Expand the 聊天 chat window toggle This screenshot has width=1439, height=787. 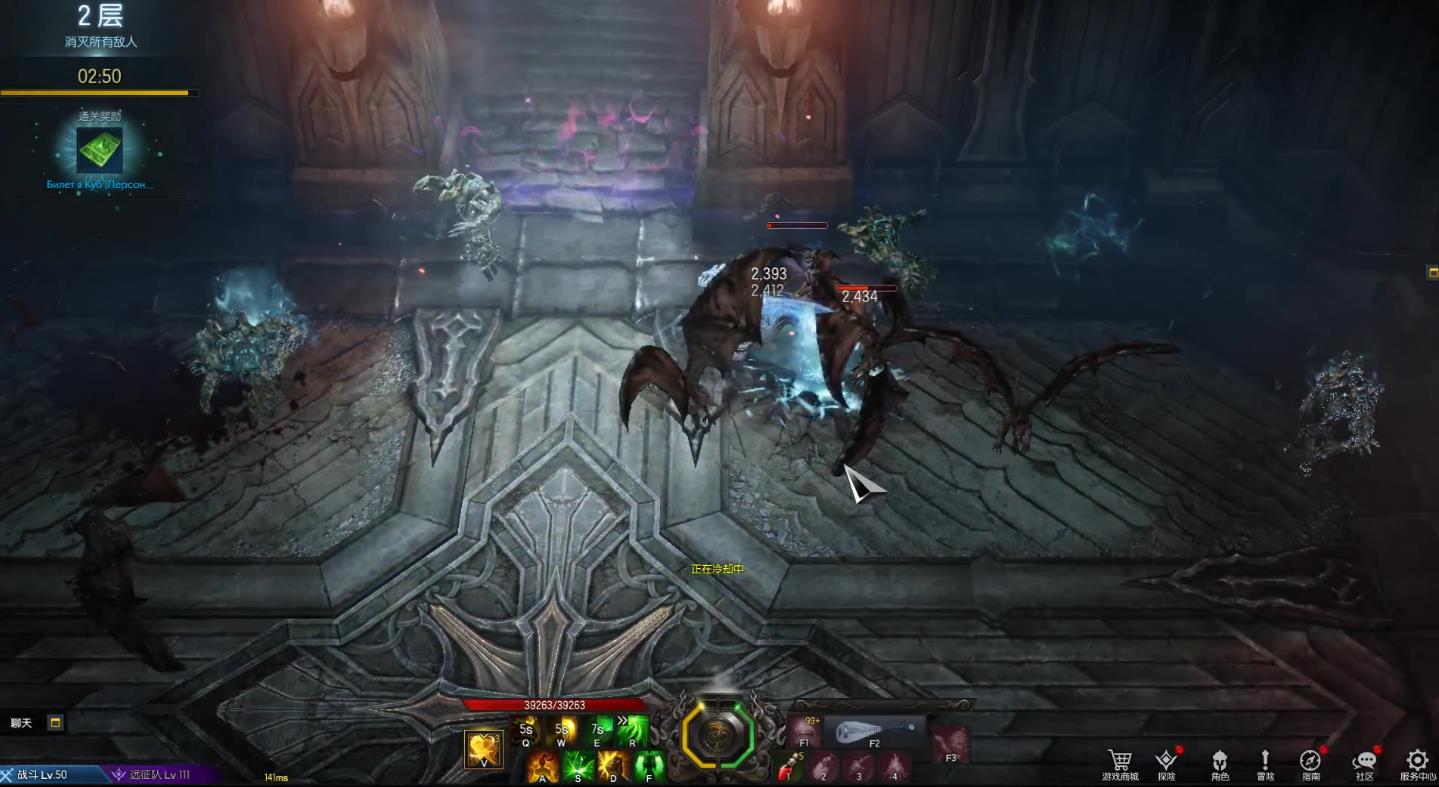click(56, 722)
